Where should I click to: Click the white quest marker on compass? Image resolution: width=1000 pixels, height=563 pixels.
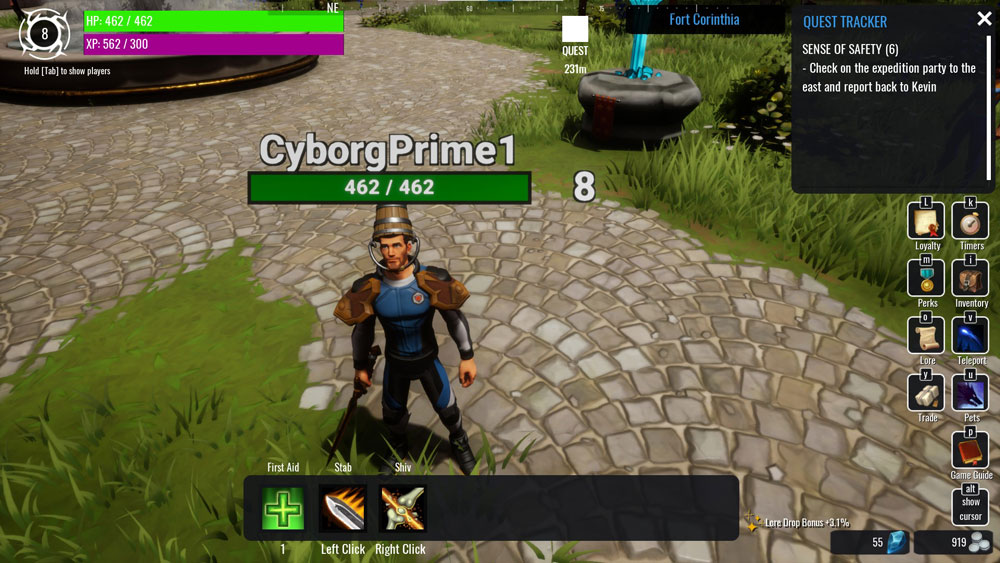point(575,30)
